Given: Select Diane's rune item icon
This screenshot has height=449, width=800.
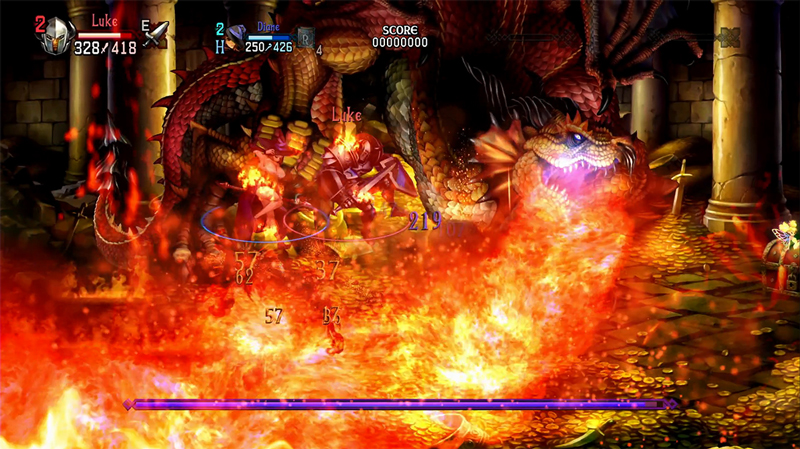Looking at the screenshot, I should point(306,40).
